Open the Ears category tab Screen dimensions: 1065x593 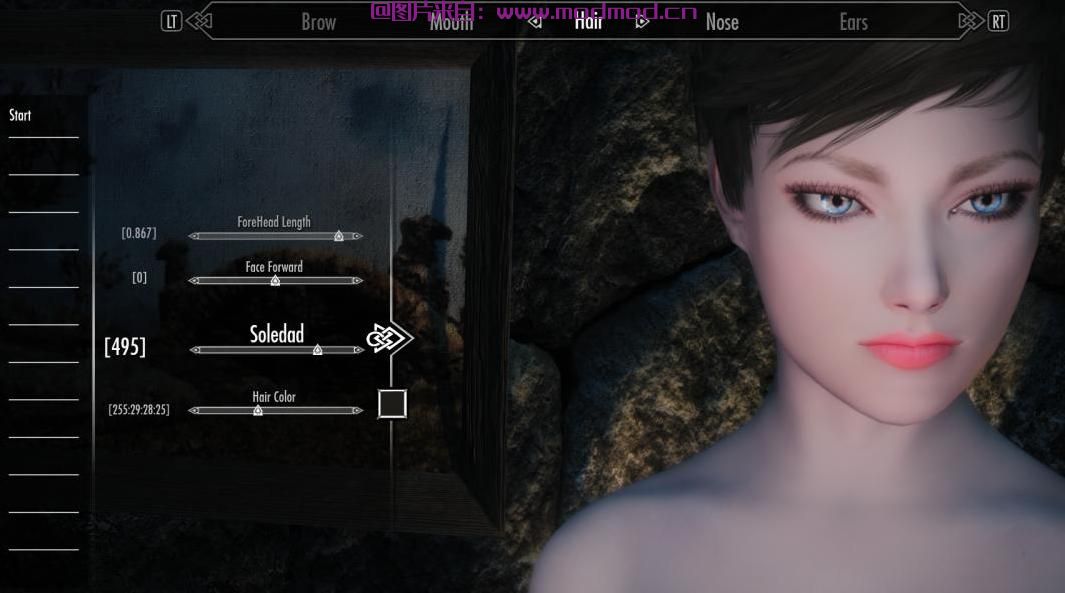click(x=853, y=22)
